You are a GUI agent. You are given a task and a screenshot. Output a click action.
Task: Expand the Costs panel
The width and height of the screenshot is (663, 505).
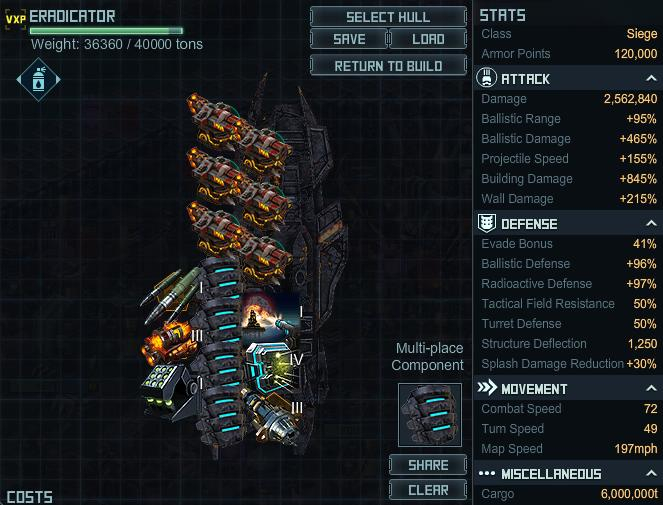click(x=29, y=497)
